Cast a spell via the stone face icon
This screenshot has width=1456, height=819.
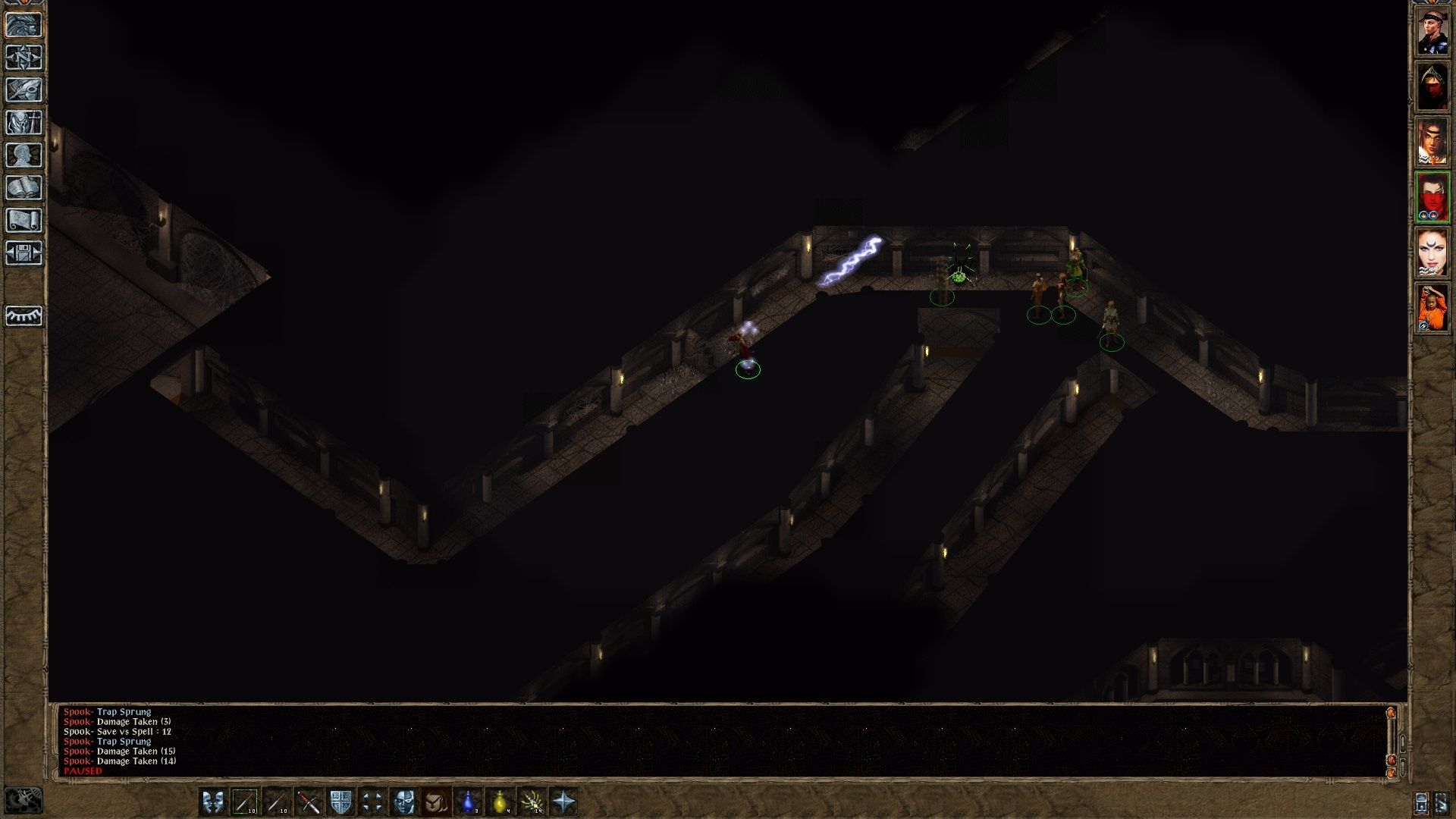pyautogui.click(x=404, y=799)
